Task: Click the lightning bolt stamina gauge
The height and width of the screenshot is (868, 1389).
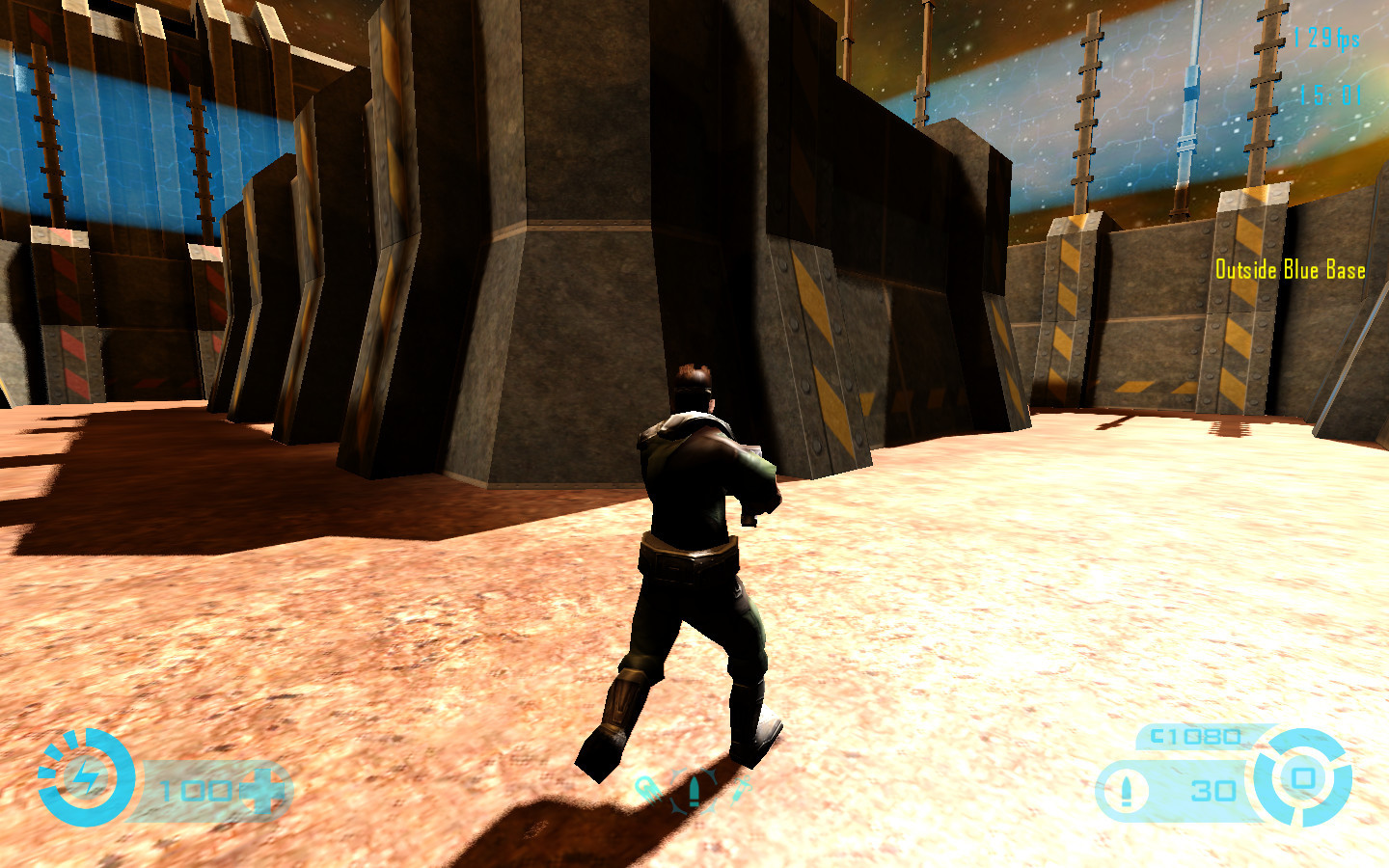Action: point(86,777)
